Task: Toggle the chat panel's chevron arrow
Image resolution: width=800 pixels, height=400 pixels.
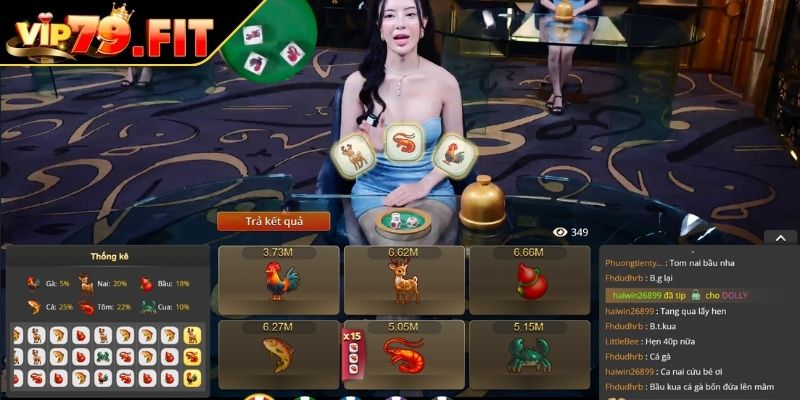Action: [x=780, y=238]
